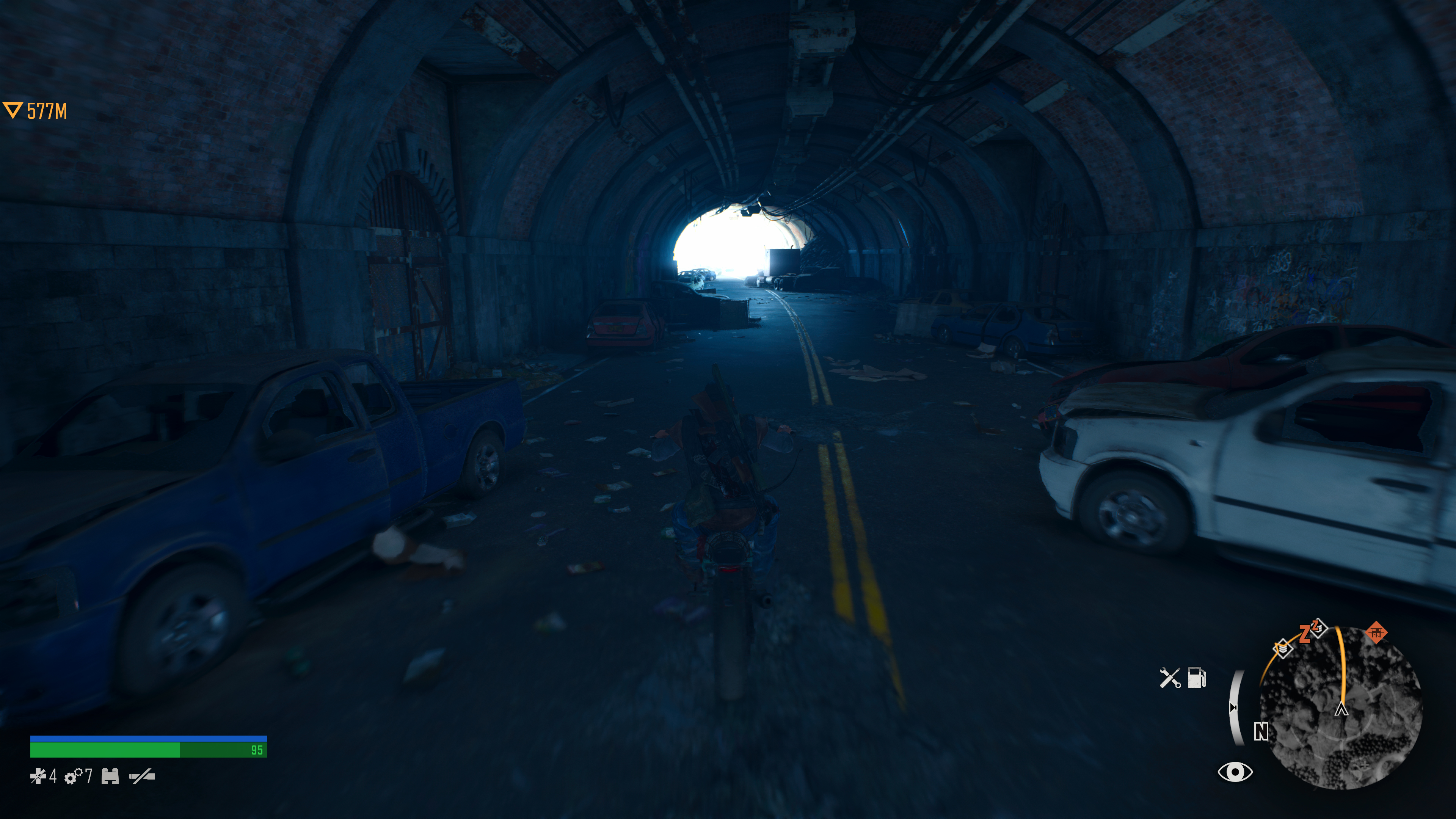
Task: Click the orange objective waypoint triangle marker
Action: tap(13, 110)
